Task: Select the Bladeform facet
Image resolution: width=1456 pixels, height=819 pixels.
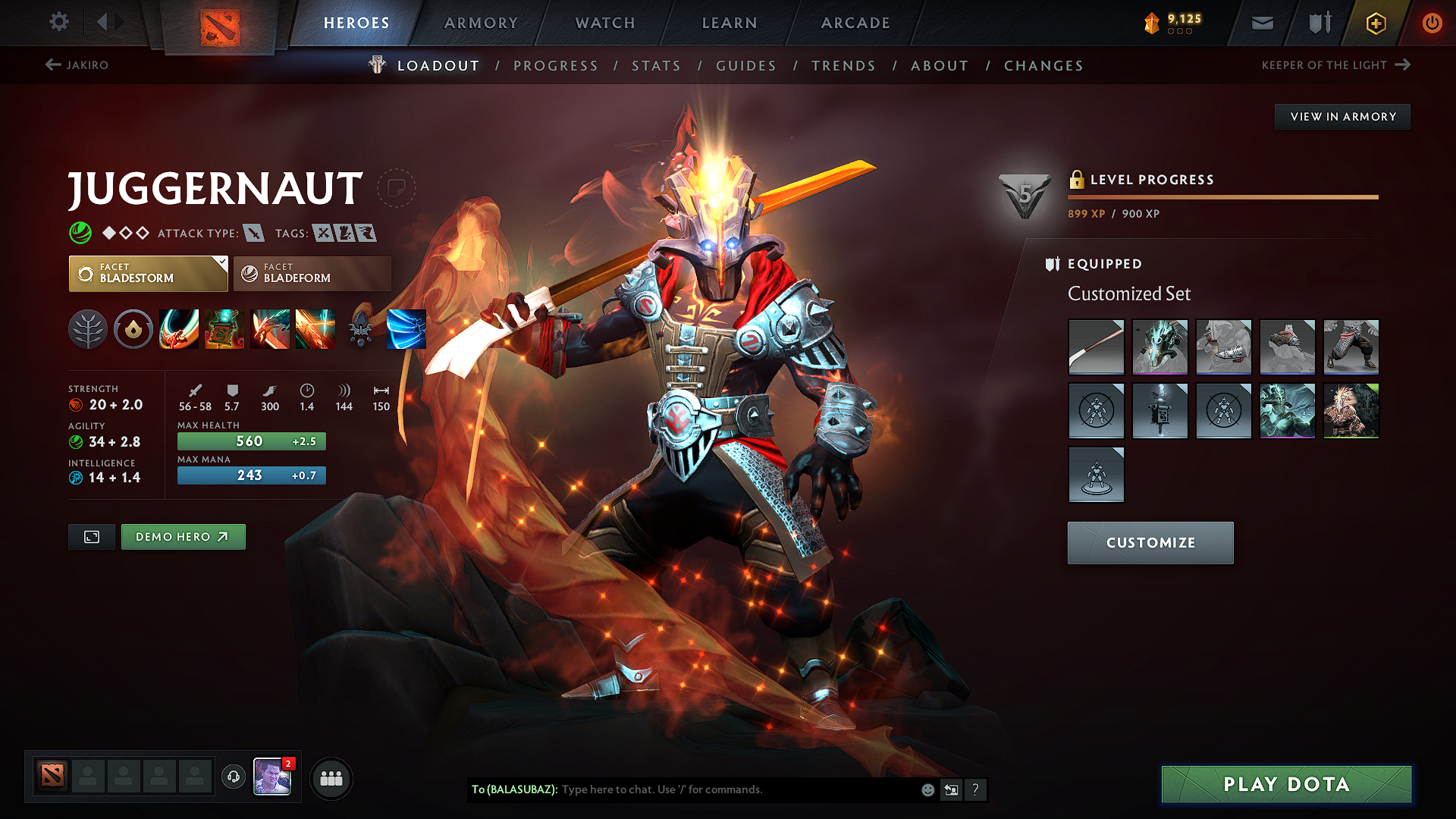Action: 311,273
